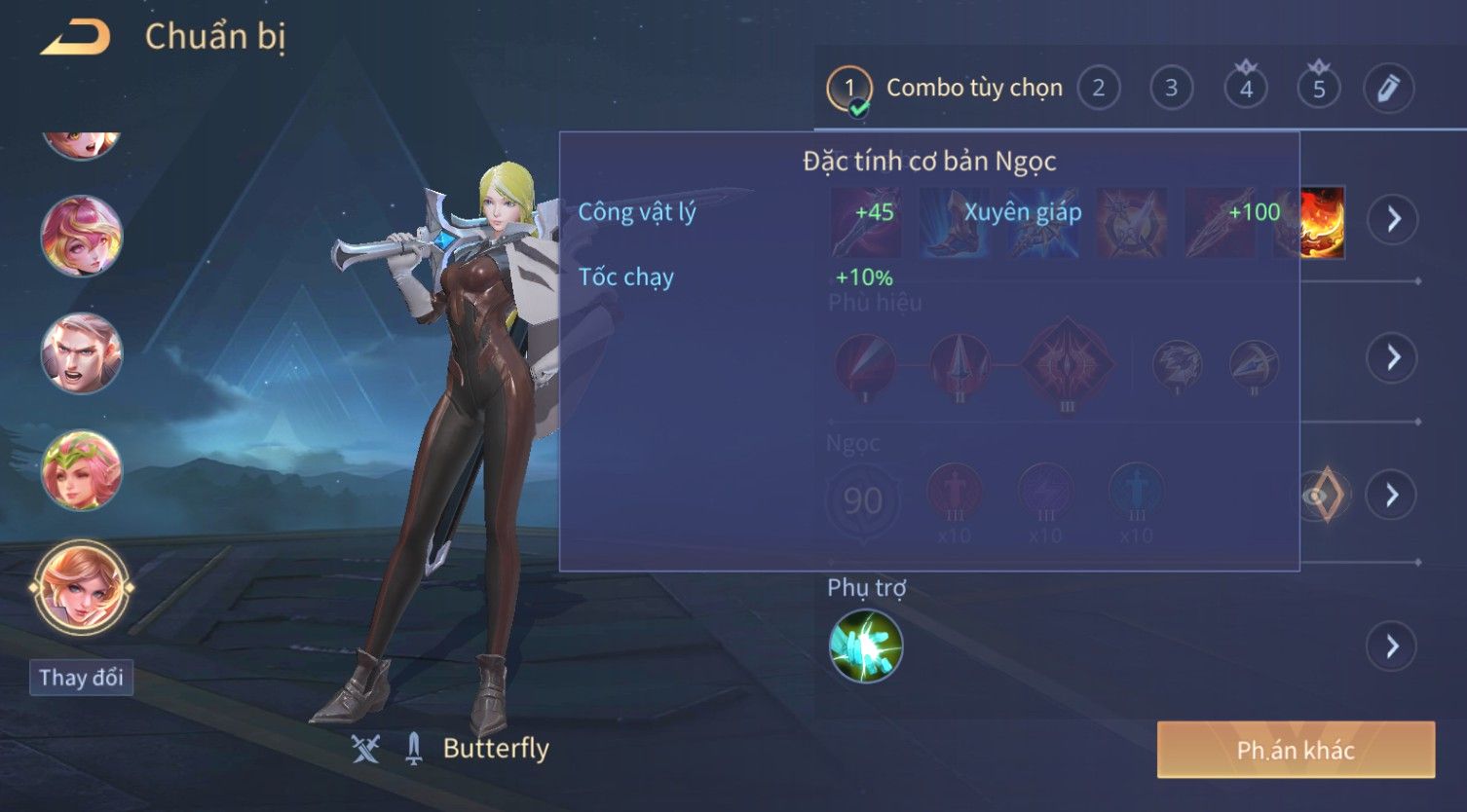Select the angry white-haired hero portrait
The width and height of the screenshot is (1467, 812).
click(82, 352)
